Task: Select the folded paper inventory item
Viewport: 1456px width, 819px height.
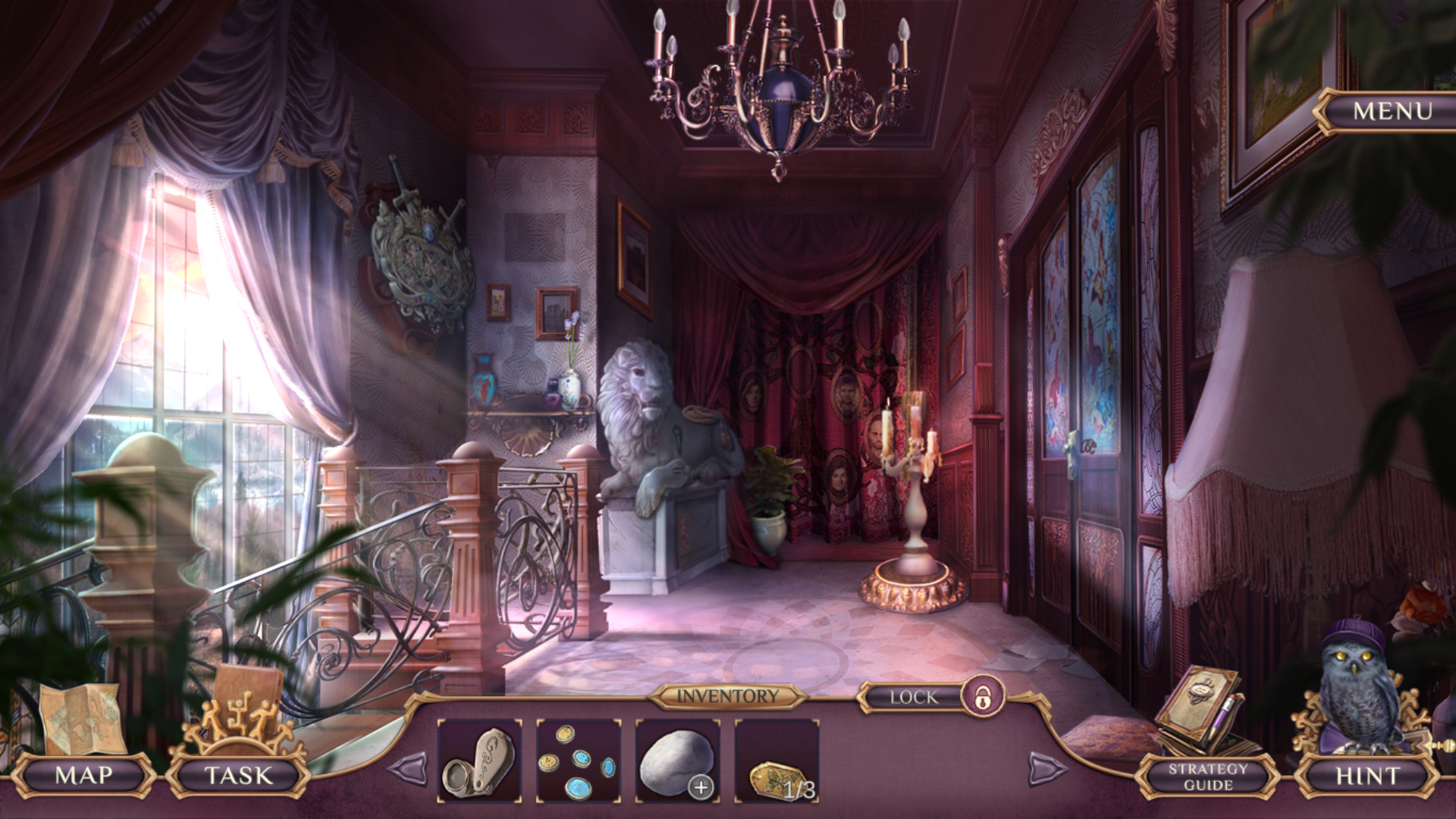Action: click(x=479, y=761)
